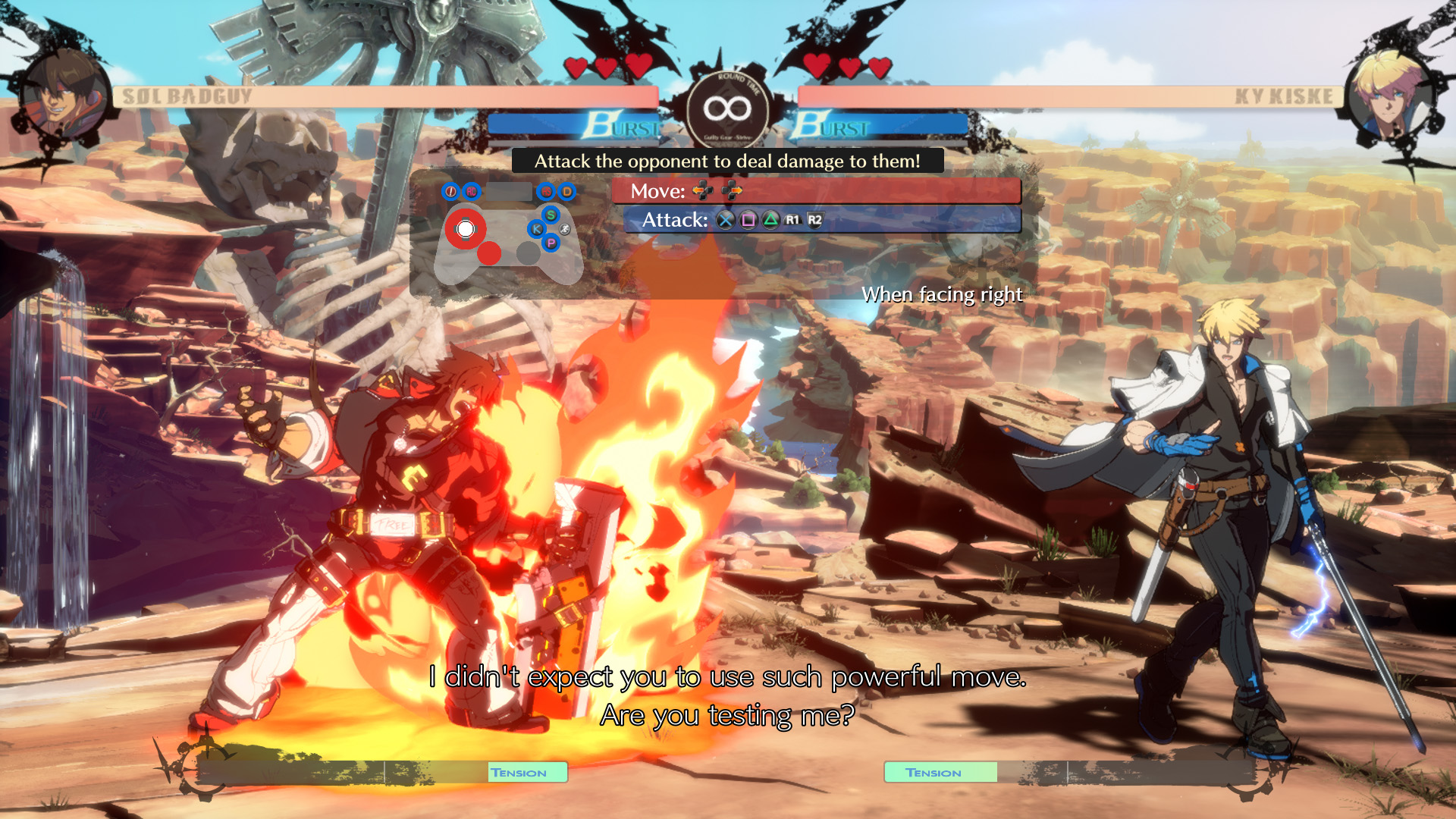Click the 'Attack the opponent' tutorial banner
Viewport: 1456px width, 819px height.
click(x=728, y=161)
